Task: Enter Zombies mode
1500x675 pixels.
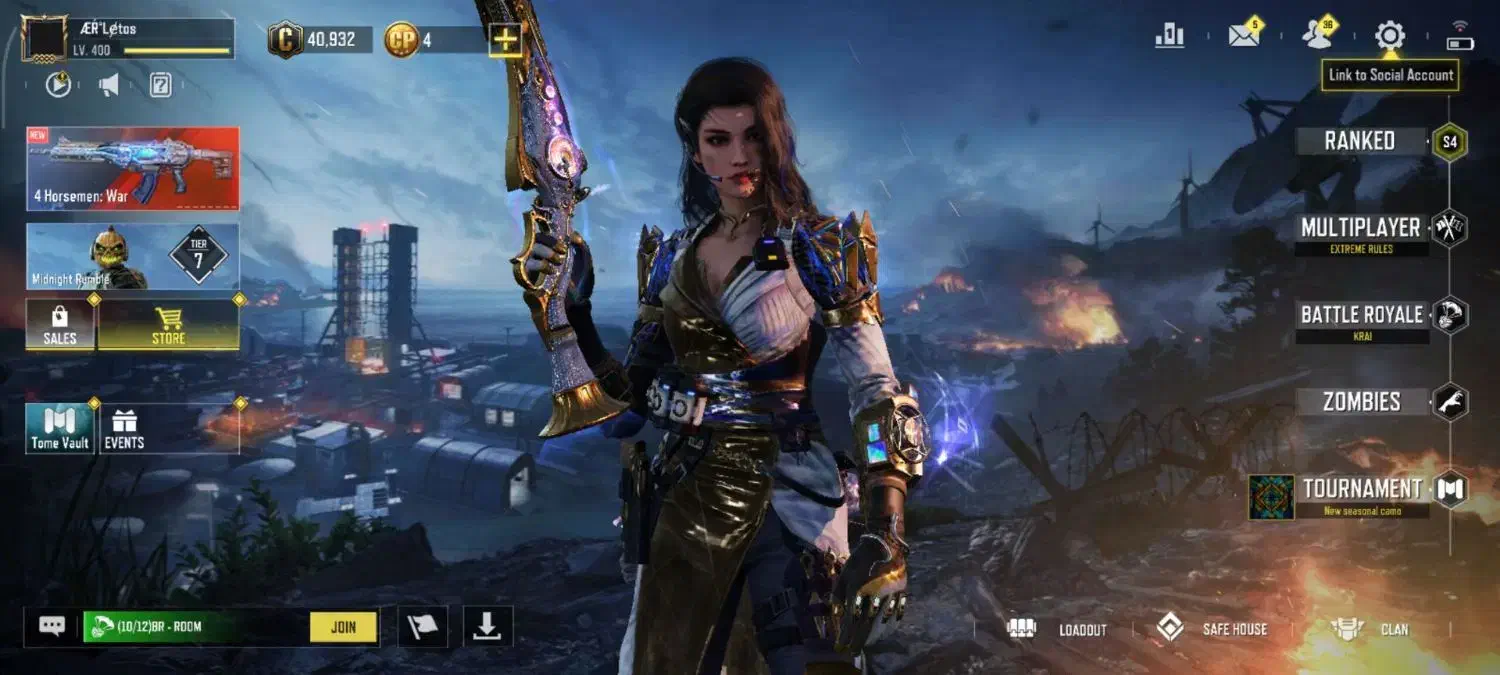Action: [x=1361, y=402]
